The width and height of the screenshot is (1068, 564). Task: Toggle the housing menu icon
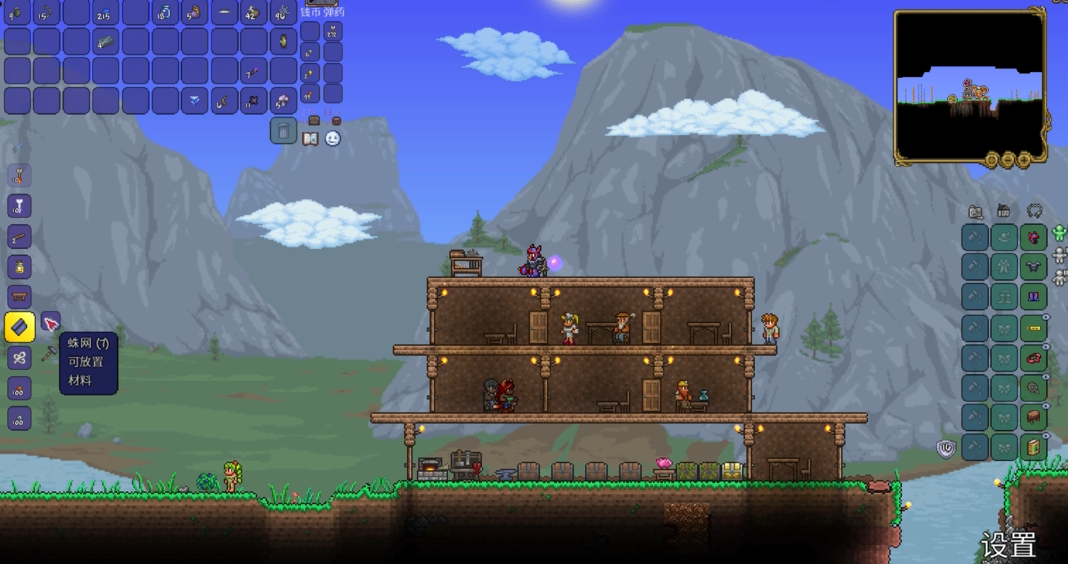pos(1004,212)
